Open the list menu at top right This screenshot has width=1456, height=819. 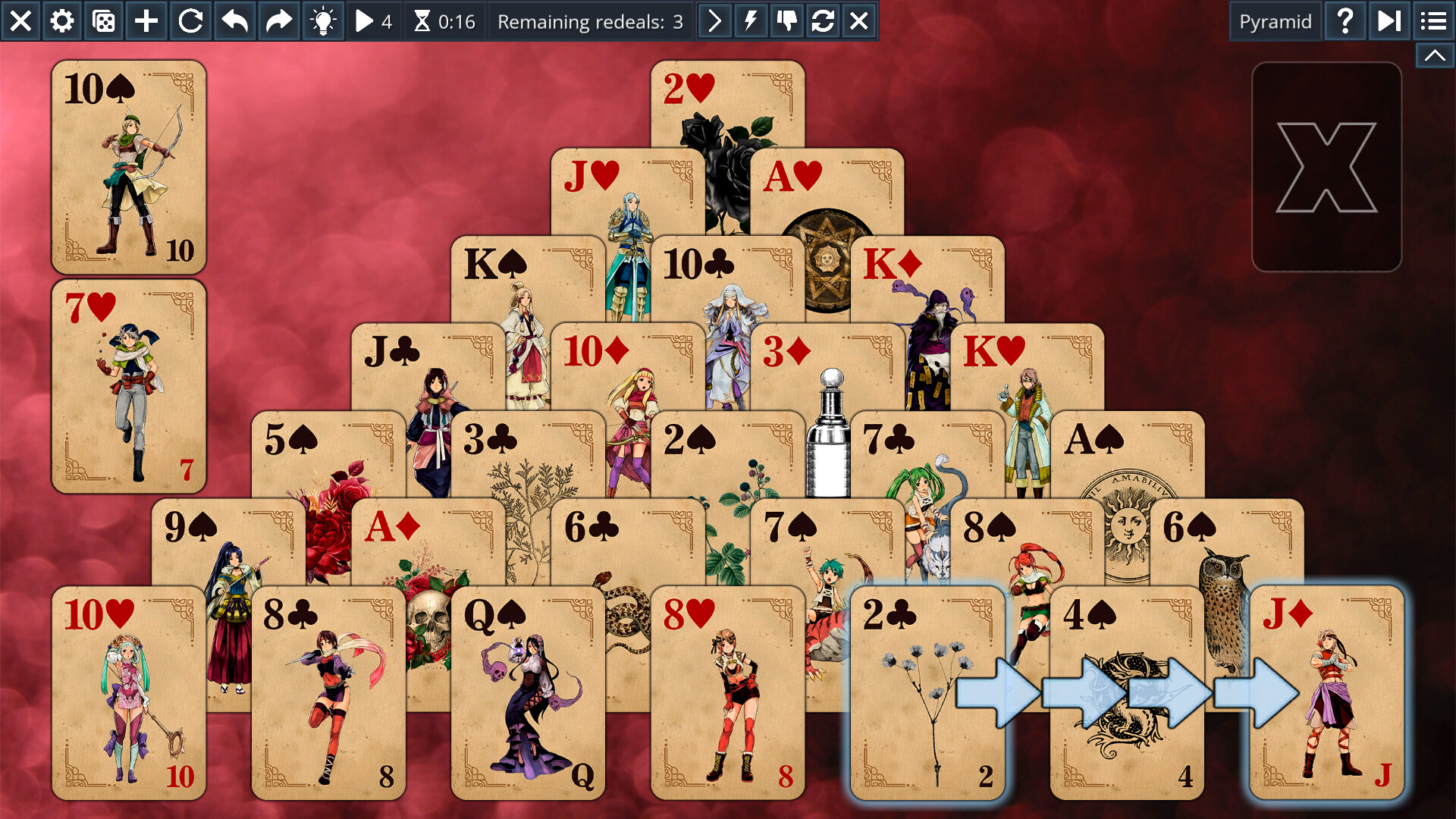tap(1432, 20)
